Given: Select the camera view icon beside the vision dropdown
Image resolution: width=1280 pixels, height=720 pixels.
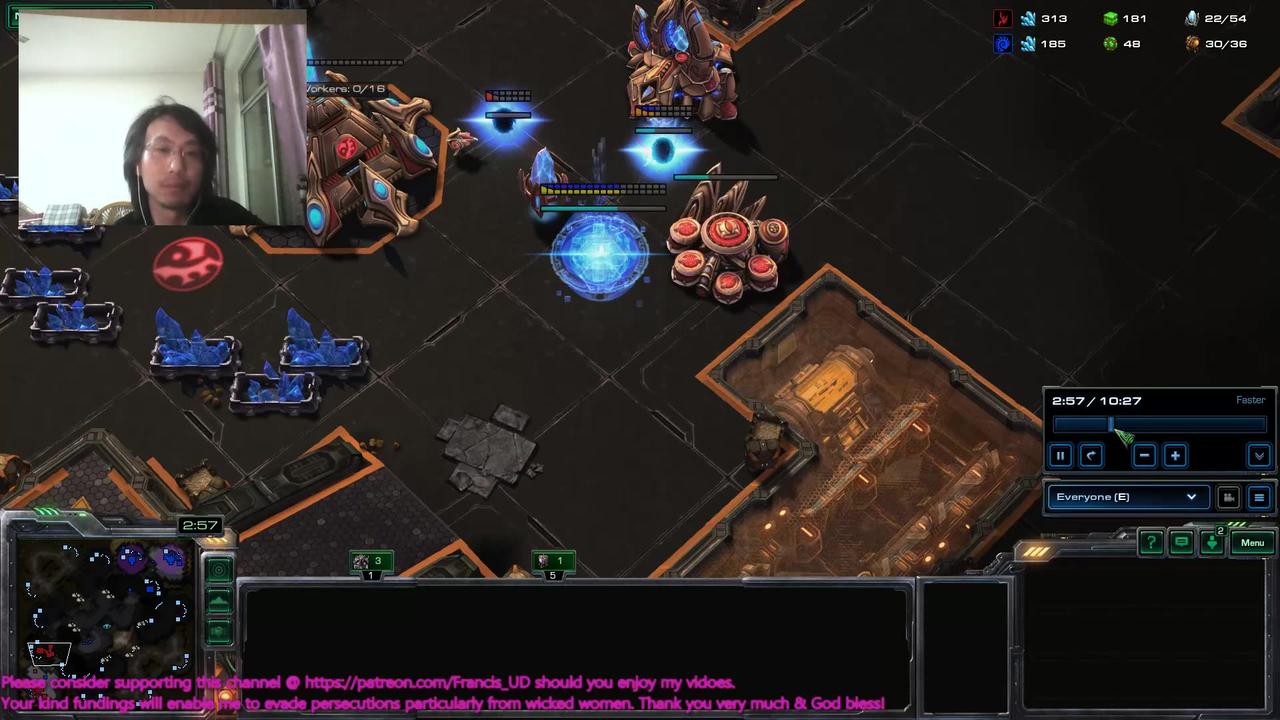Looking at the screenshot, I should click(x=1229, y=497).
